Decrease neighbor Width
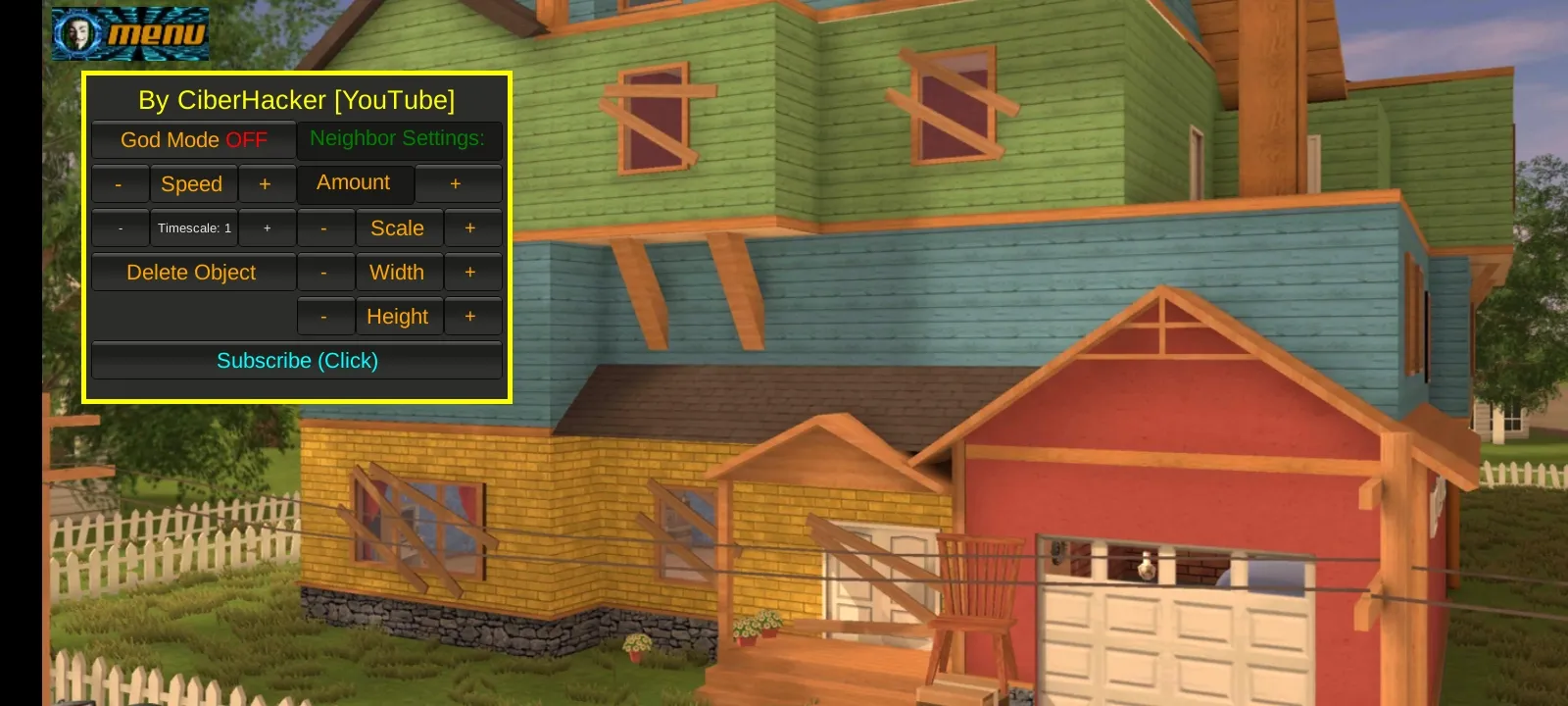The image size is (1568, 706). point(325,272)
